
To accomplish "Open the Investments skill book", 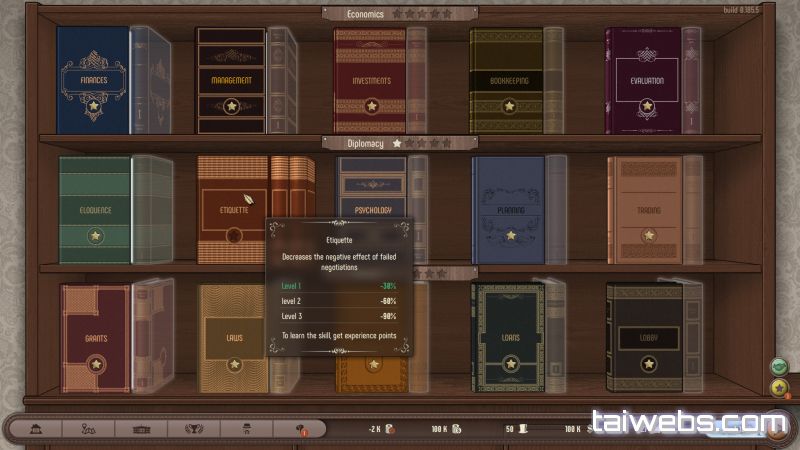I will click(369, 80).
